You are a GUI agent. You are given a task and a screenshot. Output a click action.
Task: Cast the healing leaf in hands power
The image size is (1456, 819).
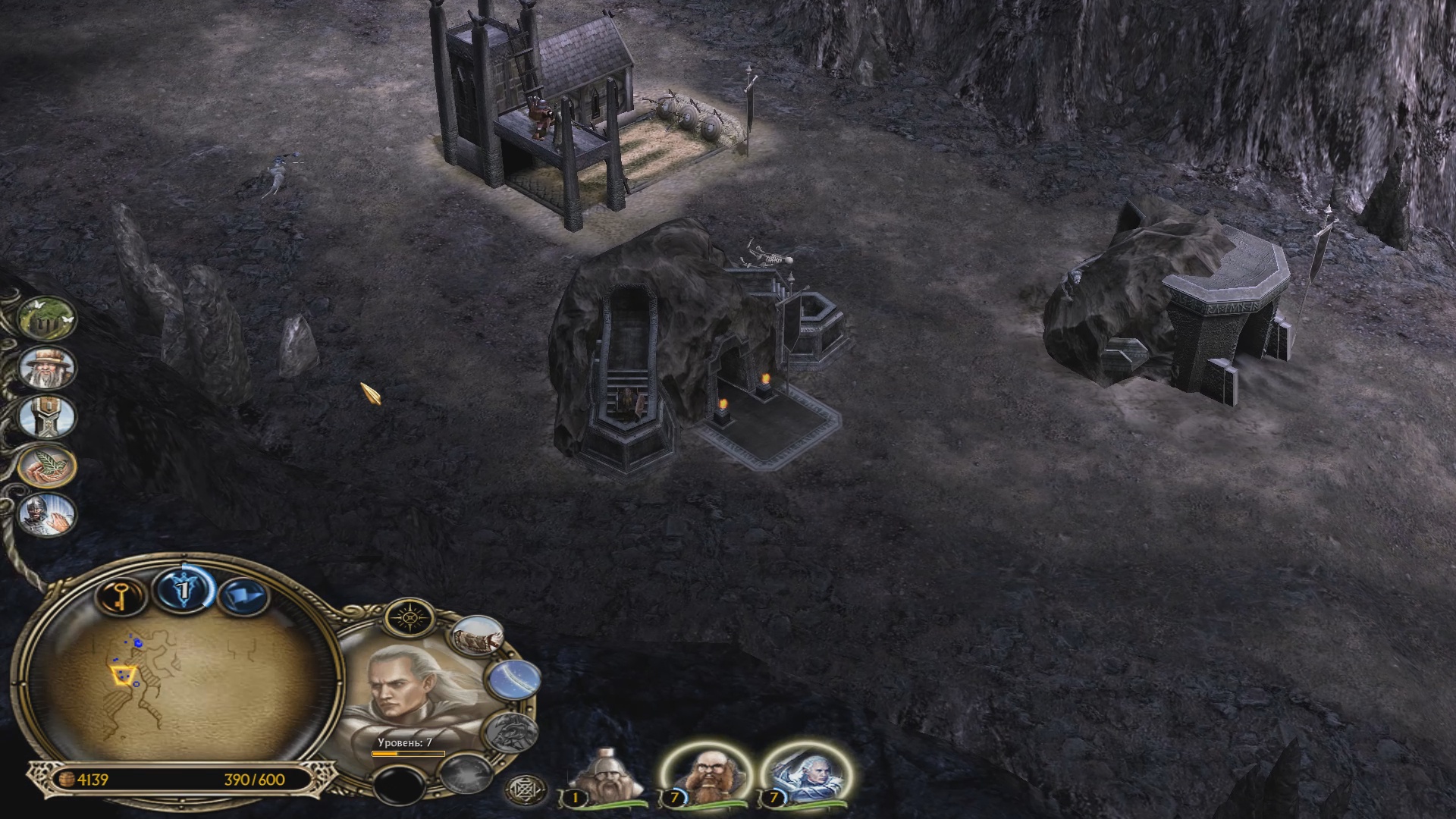point(47,466)
